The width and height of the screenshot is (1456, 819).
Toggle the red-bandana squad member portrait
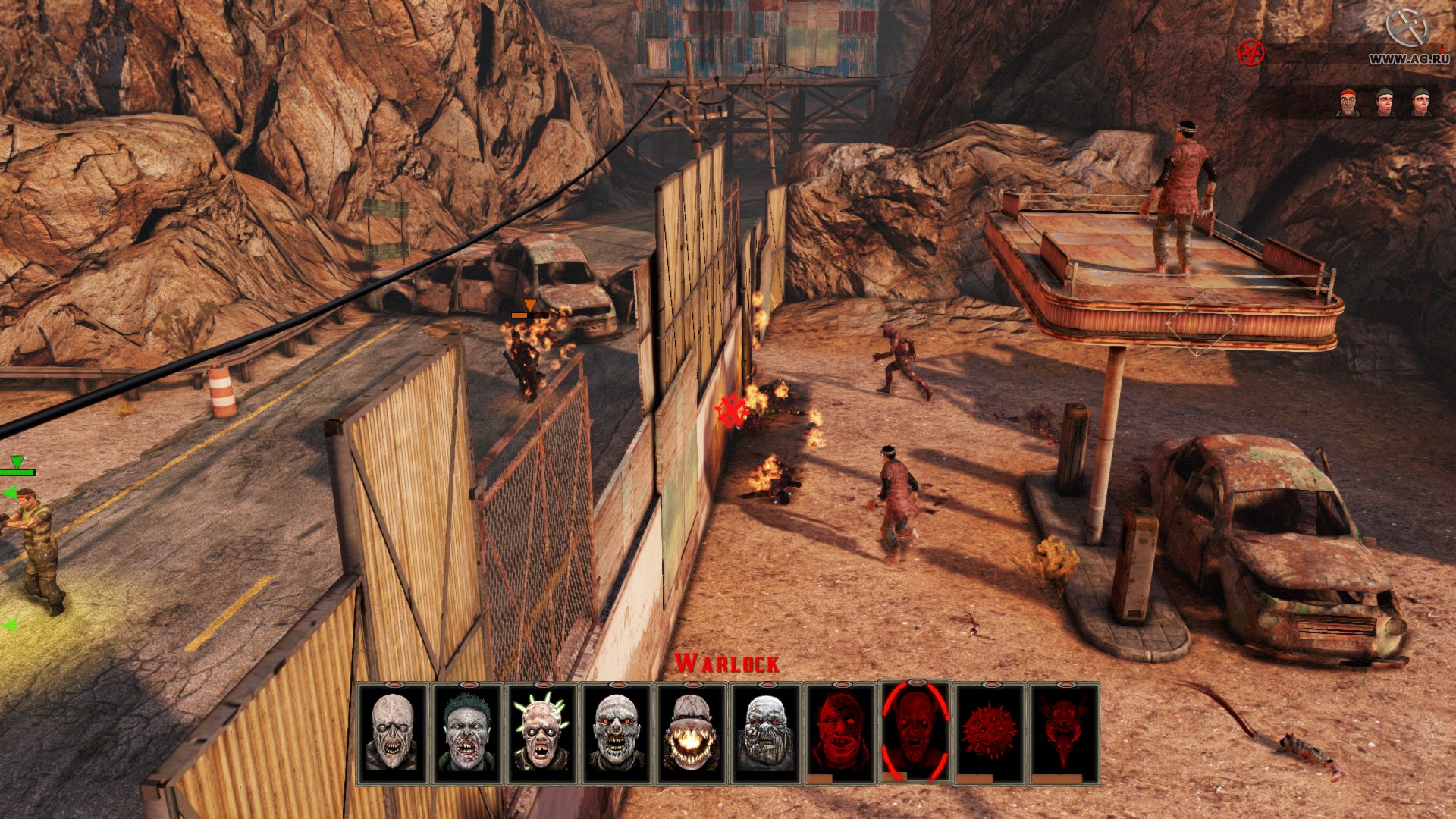tap(1349, 102)
